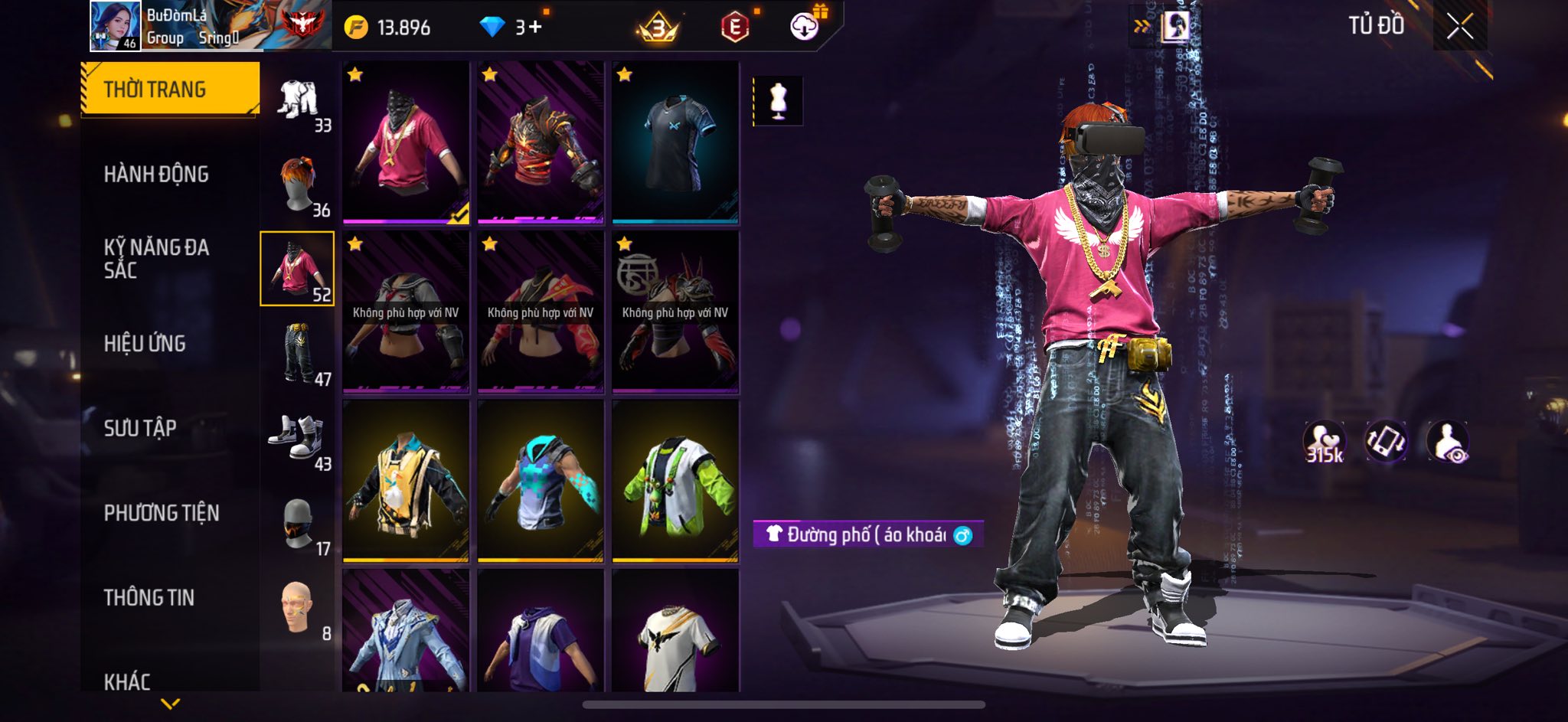Select the HIỆU ỨNG tab
Viewport: 1568px width, 722px height.
pyautogui.click(x=145, y=344)
